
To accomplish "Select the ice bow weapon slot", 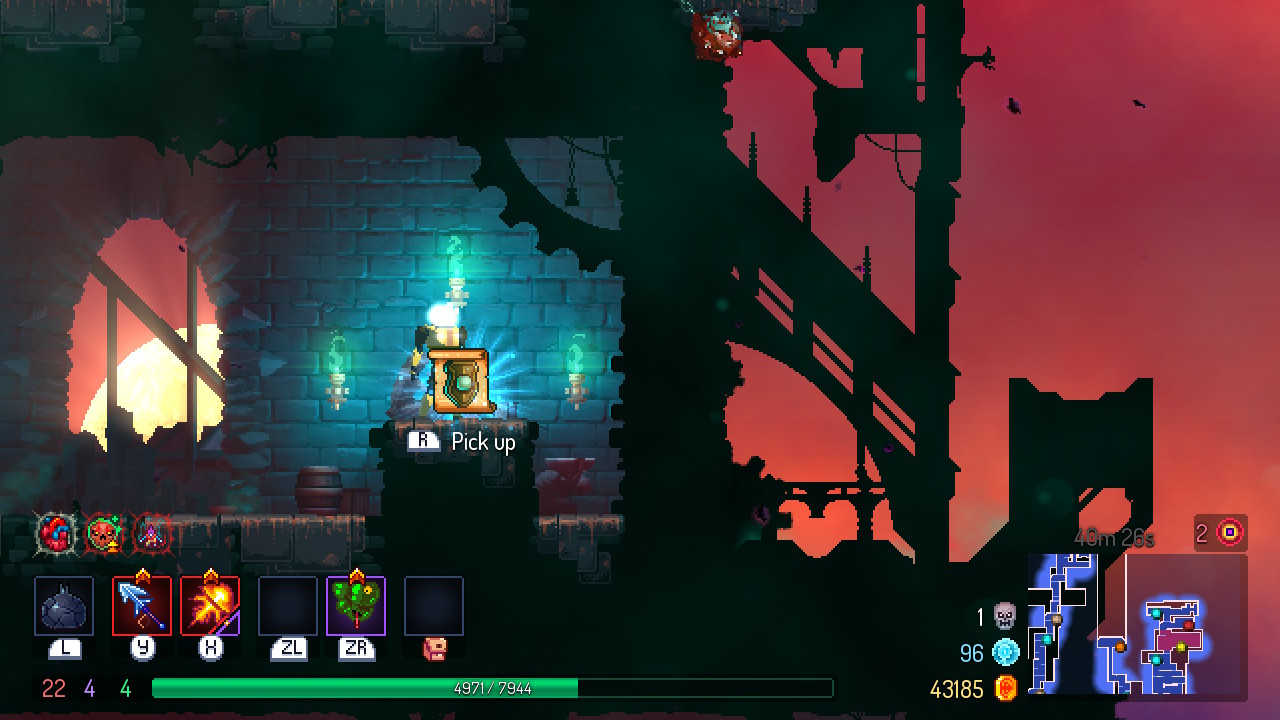I will click(x=142, y=605).
